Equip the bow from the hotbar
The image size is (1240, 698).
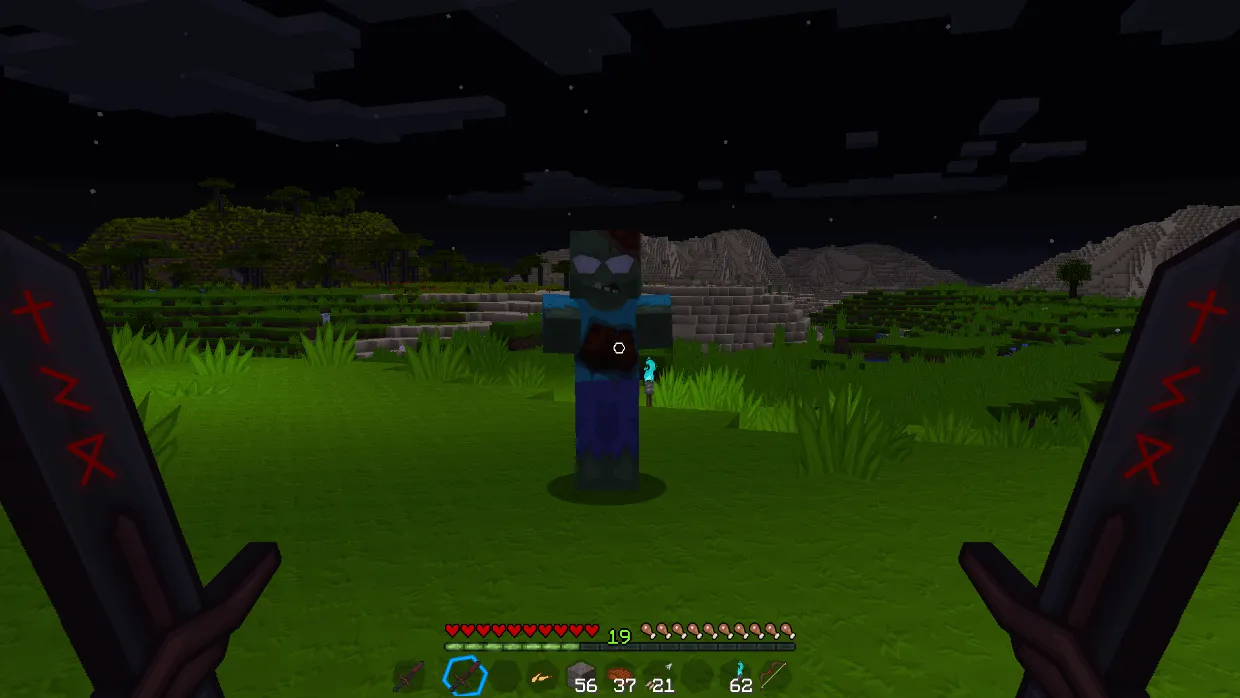773,676
